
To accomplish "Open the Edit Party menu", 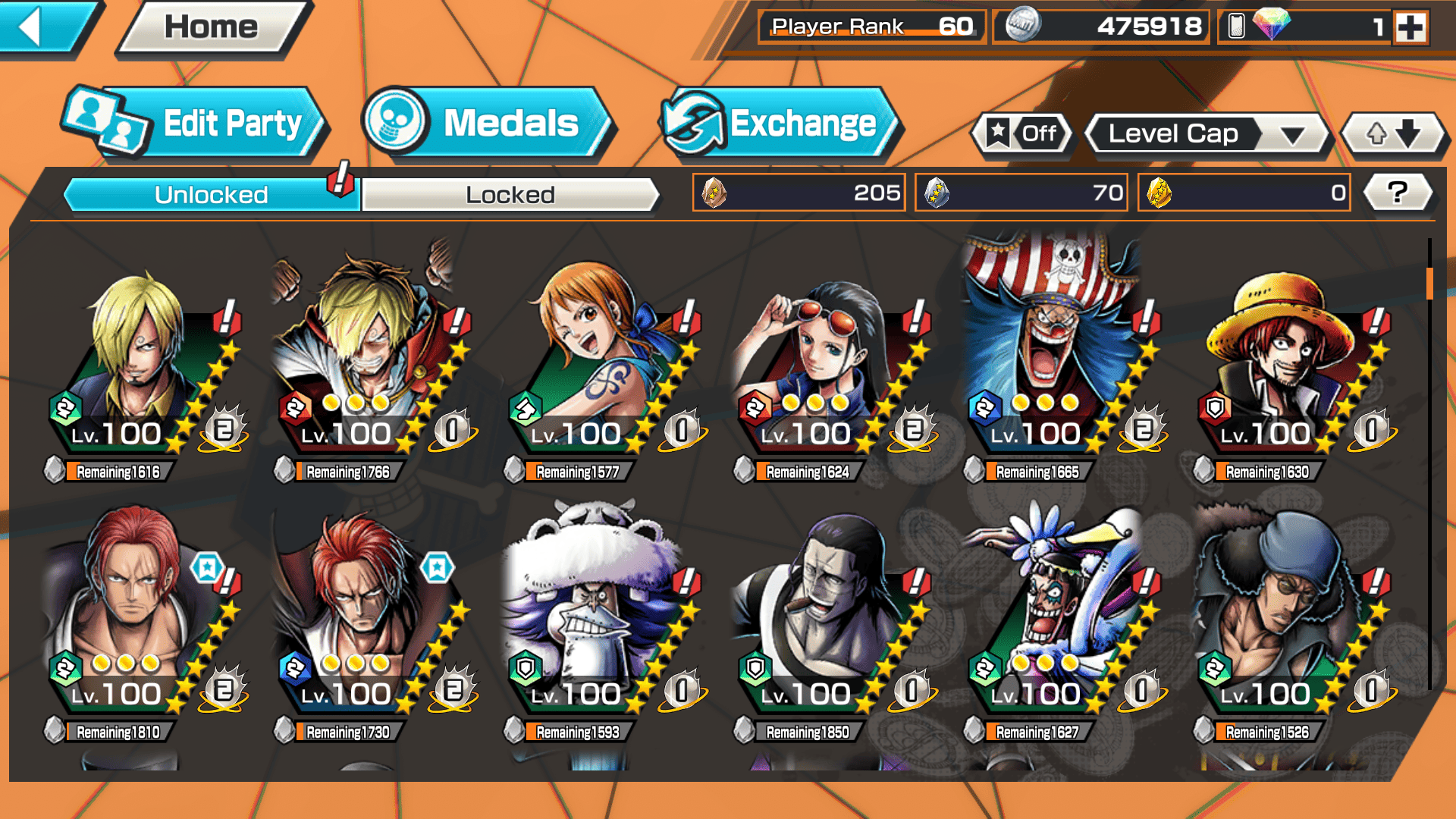I will tap(197, 123).
